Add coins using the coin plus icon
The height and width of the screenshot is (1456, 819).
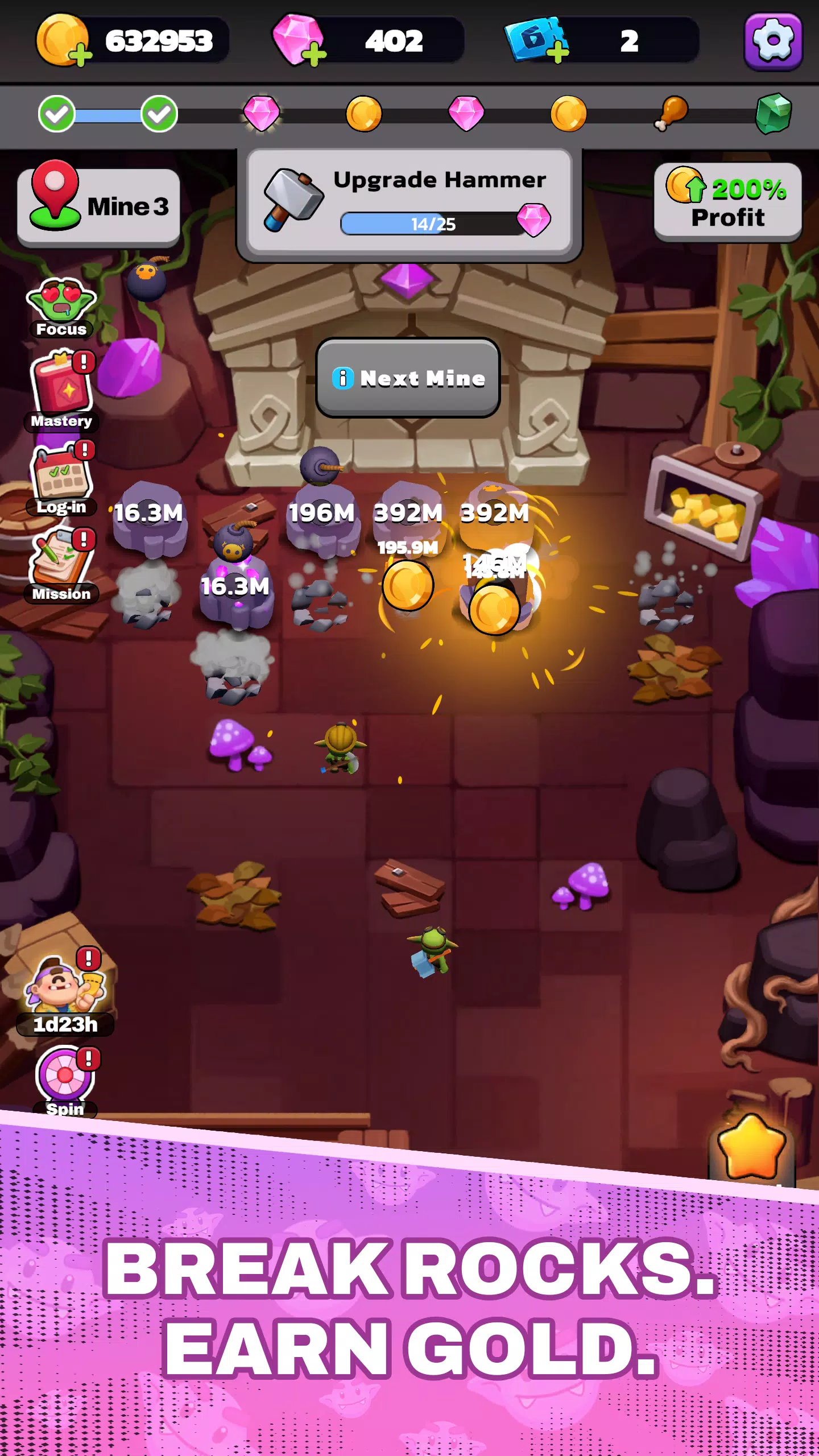pyautogui.click(x=81, y=54)
